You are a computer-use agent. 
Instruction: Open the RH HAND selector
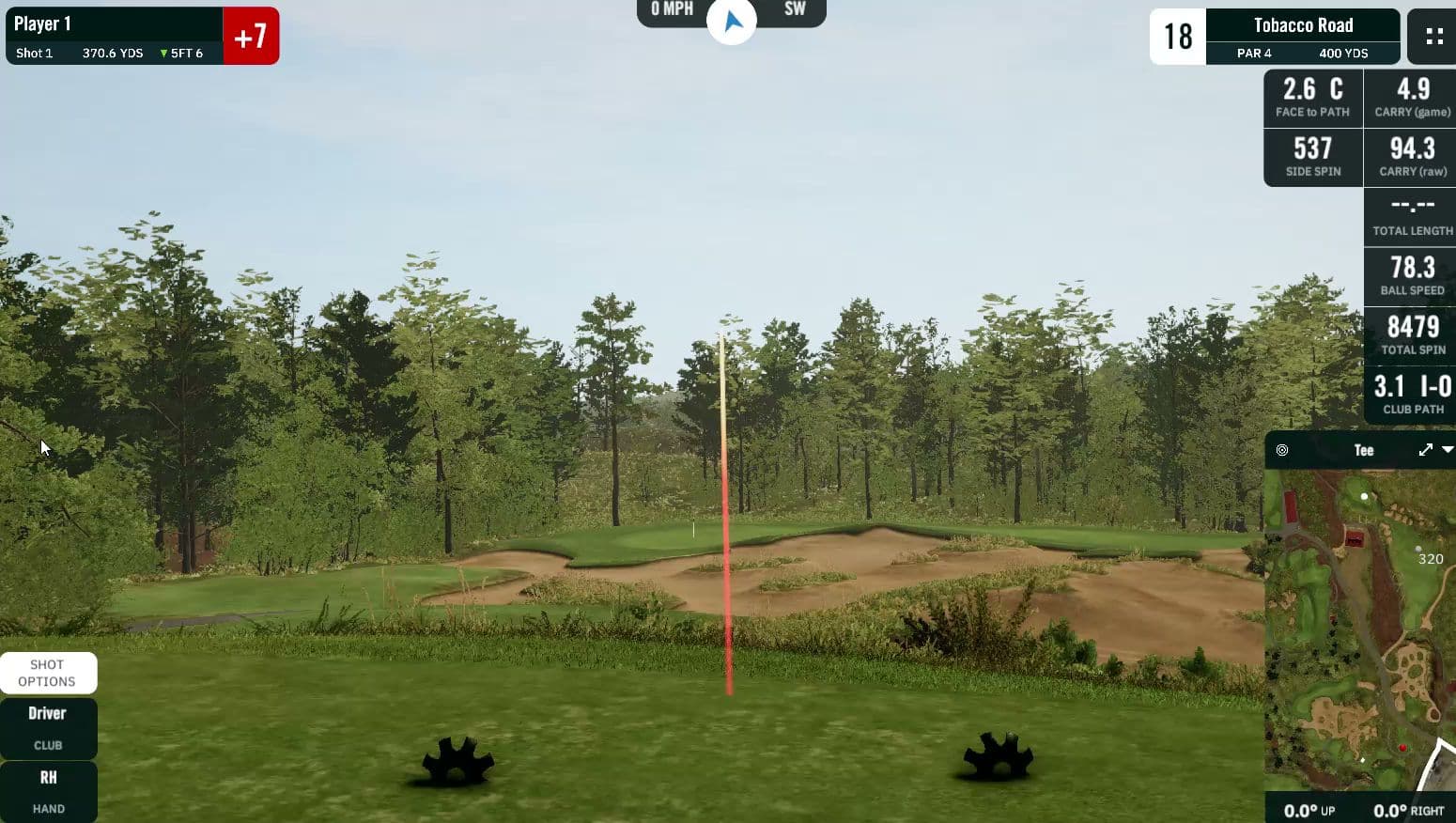click(49, 791)
